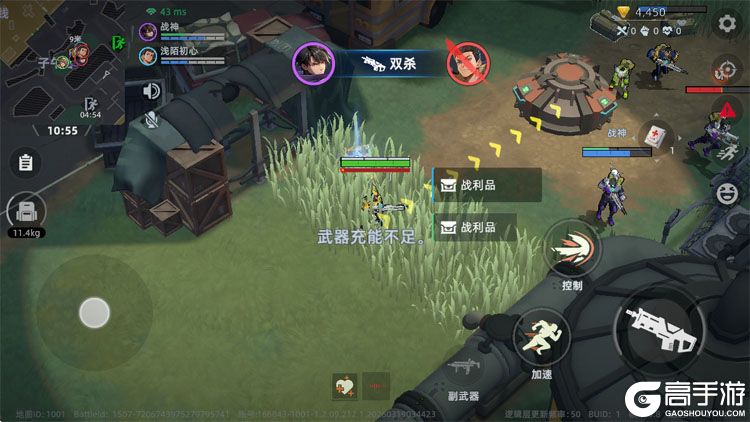Use the medkit quick-use item

pos(655,135)
